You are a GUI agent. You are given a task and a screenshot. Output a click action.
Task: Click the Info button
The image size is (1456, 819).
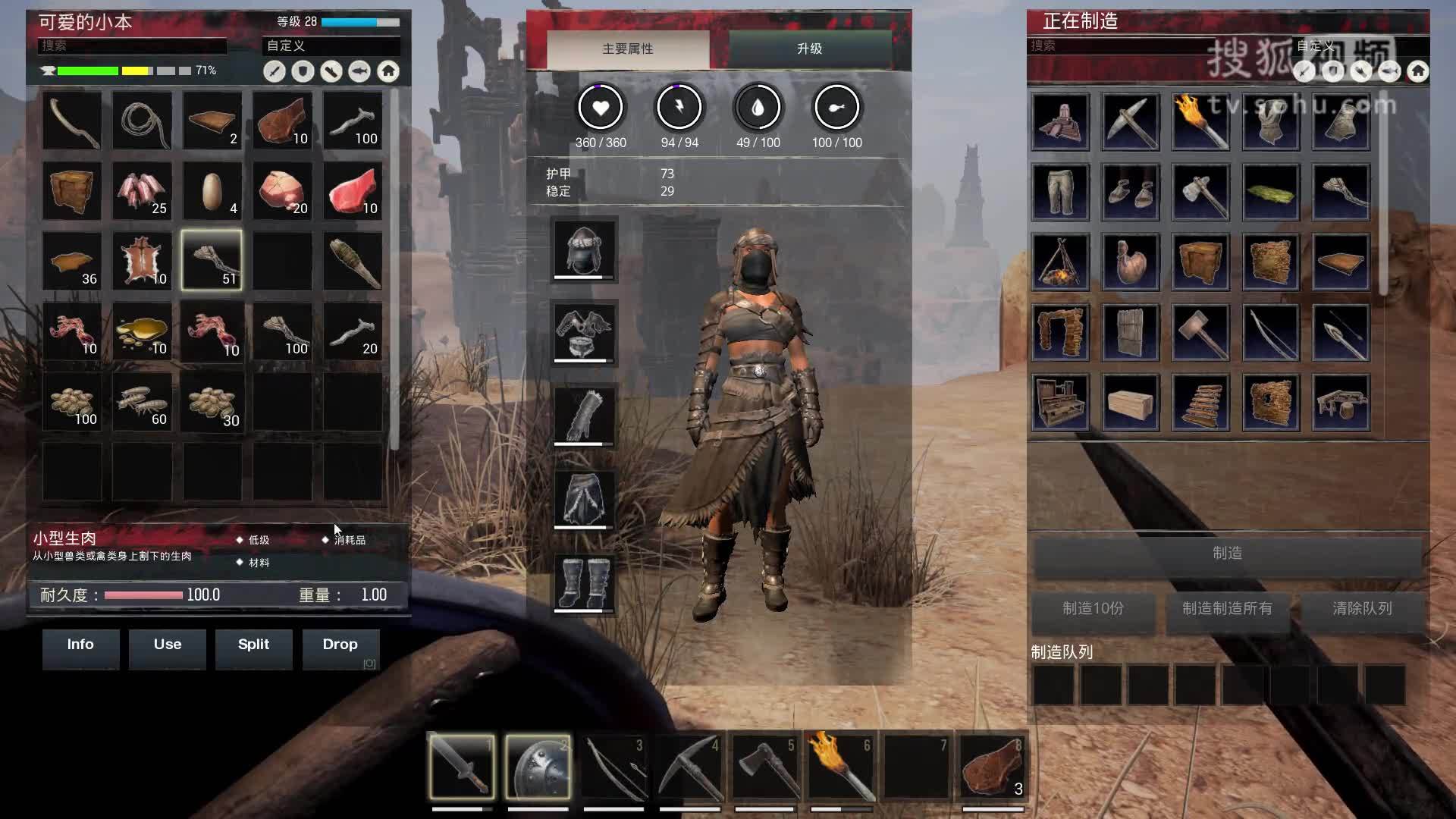(x=80, y=645)
